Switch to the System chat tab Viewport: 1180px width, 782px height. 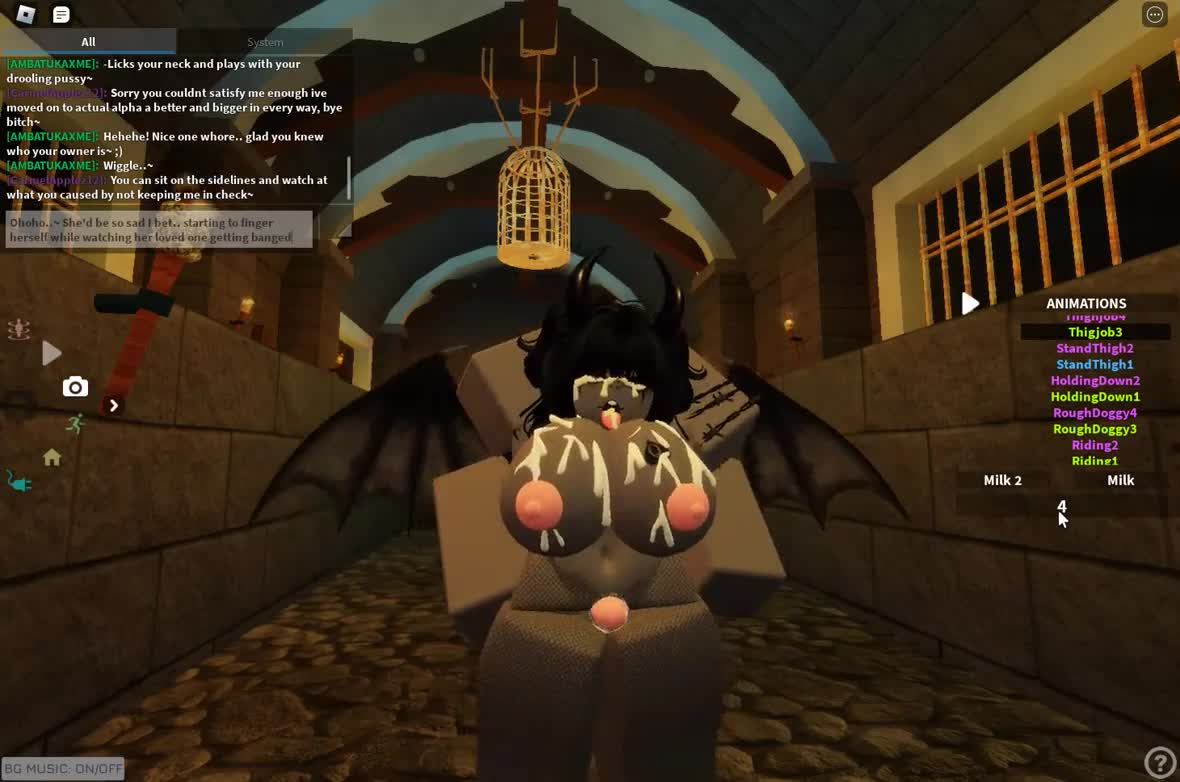265,42
